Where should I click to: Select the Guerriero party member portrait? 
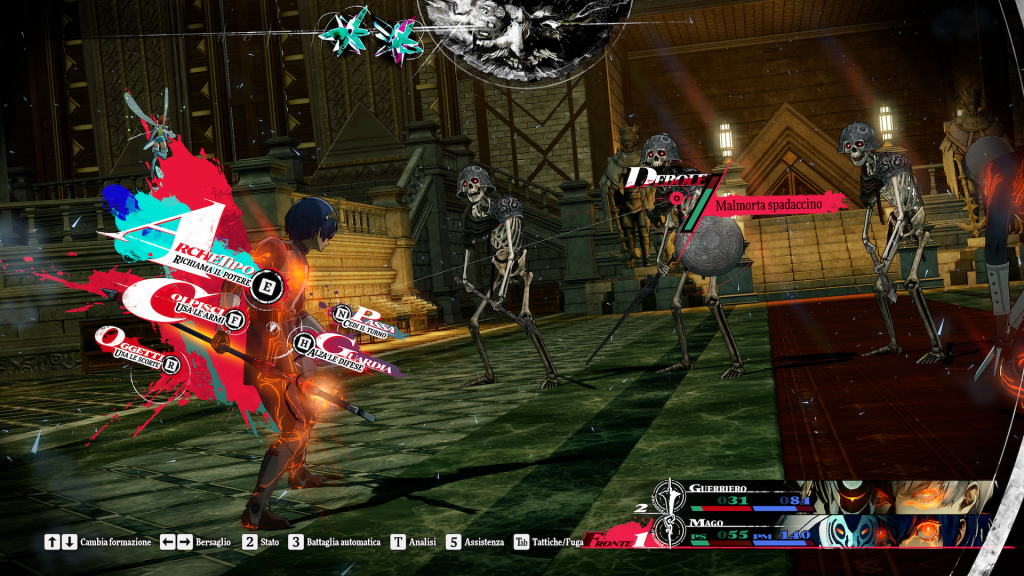point(900,496)
